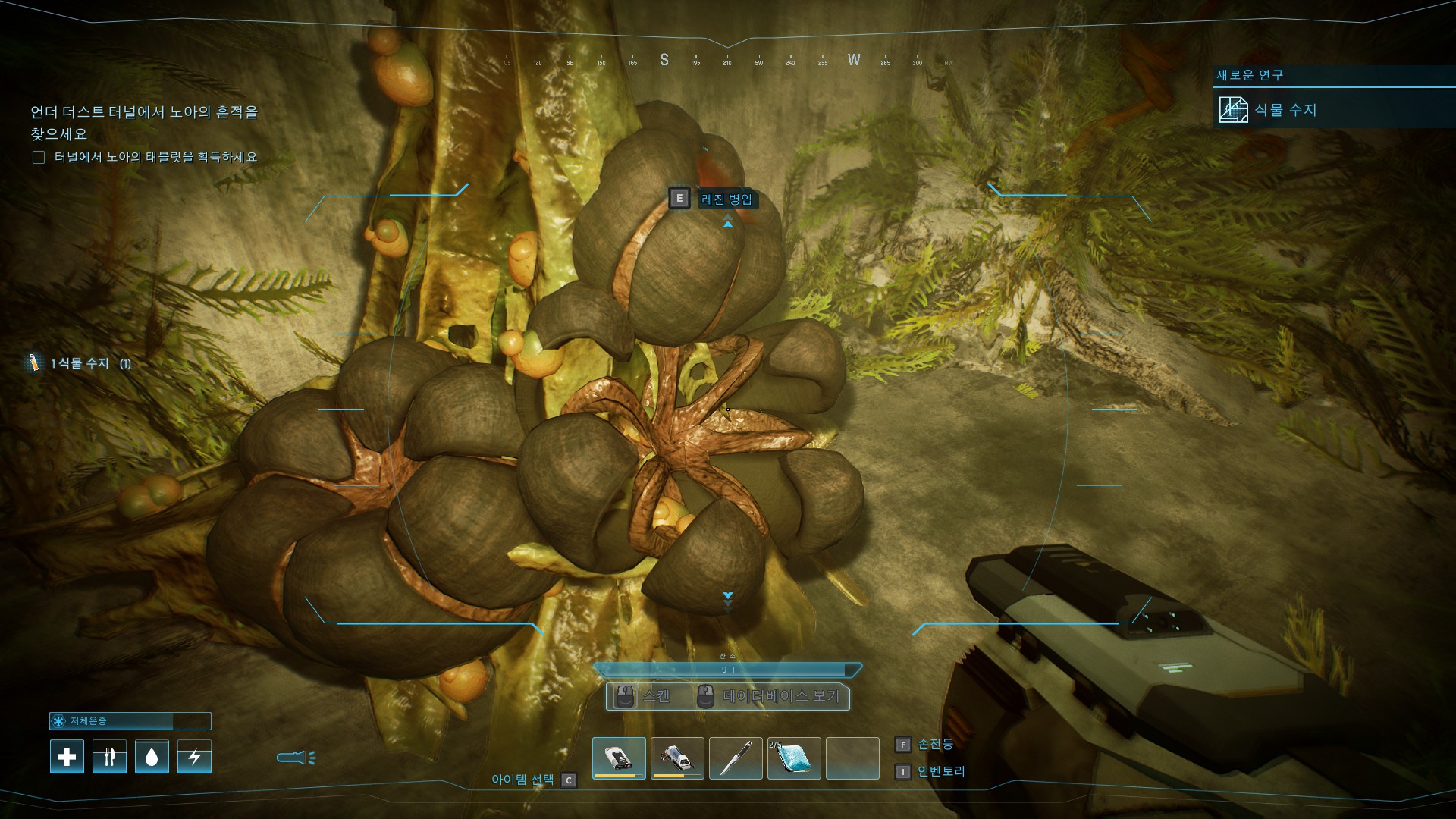The width and height of the screenshot is (1456, 819).
Task: Equip the knife from the hotbar
Action: 736,758
